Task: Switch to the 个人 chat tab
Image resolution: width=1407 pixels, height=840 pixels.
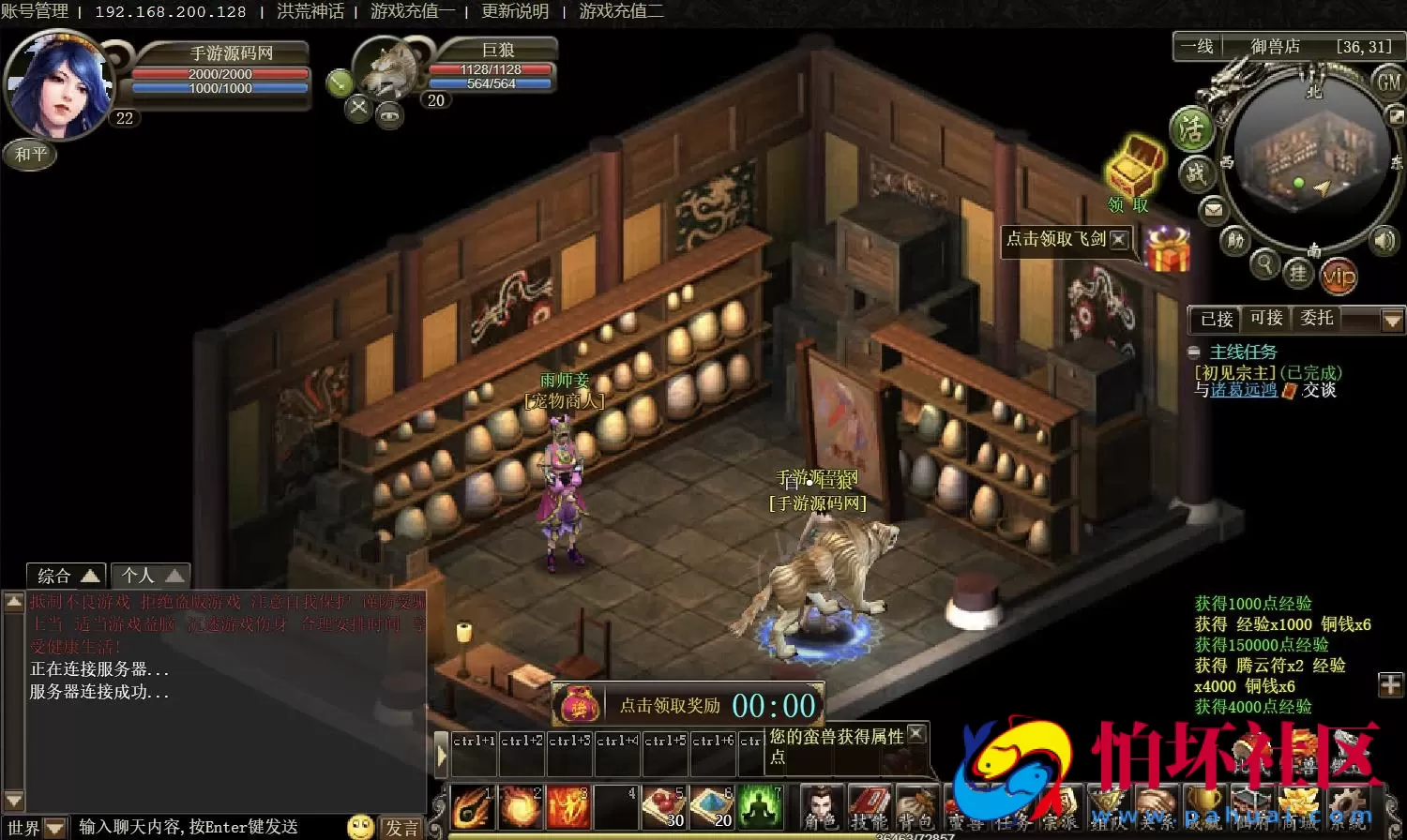Action: 150,576
